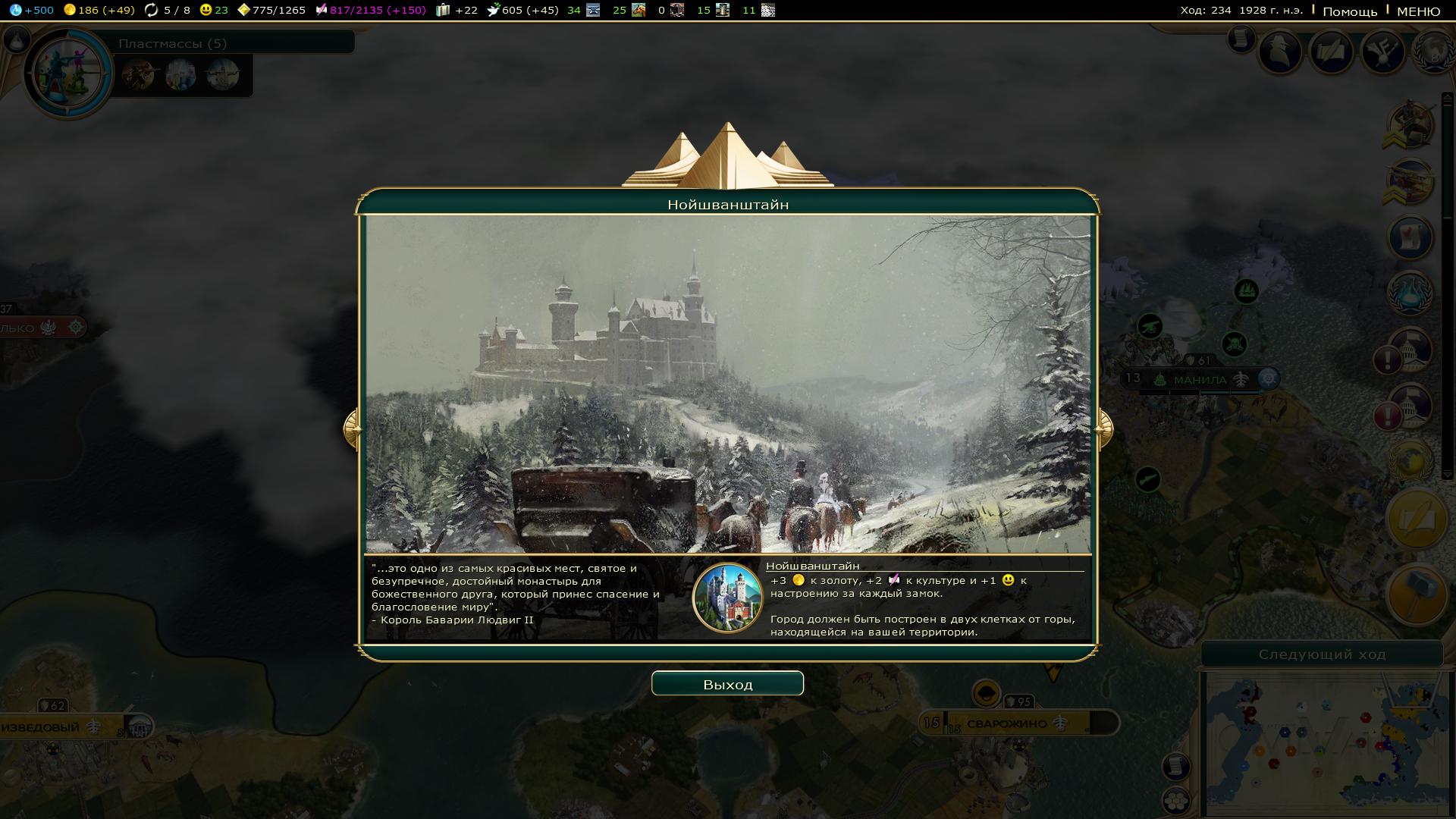Click the blue flask laurel notification
This screenshot has width=1456, height=819.
[1410, 292]
